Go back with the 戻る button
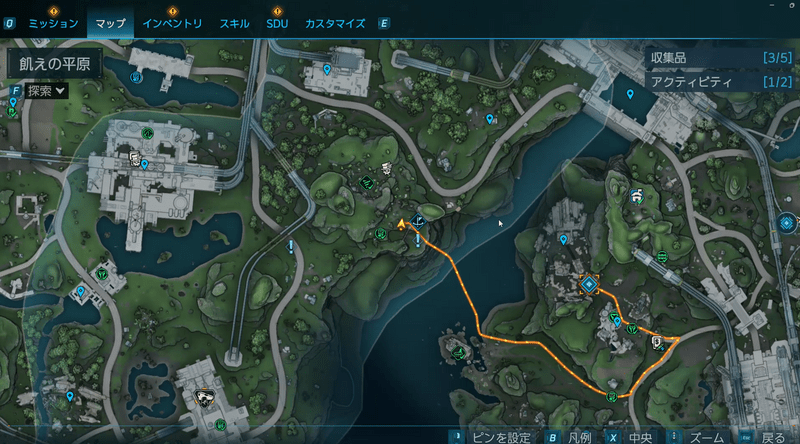Screen dimensions: 800x444 (x=773, y=437)
